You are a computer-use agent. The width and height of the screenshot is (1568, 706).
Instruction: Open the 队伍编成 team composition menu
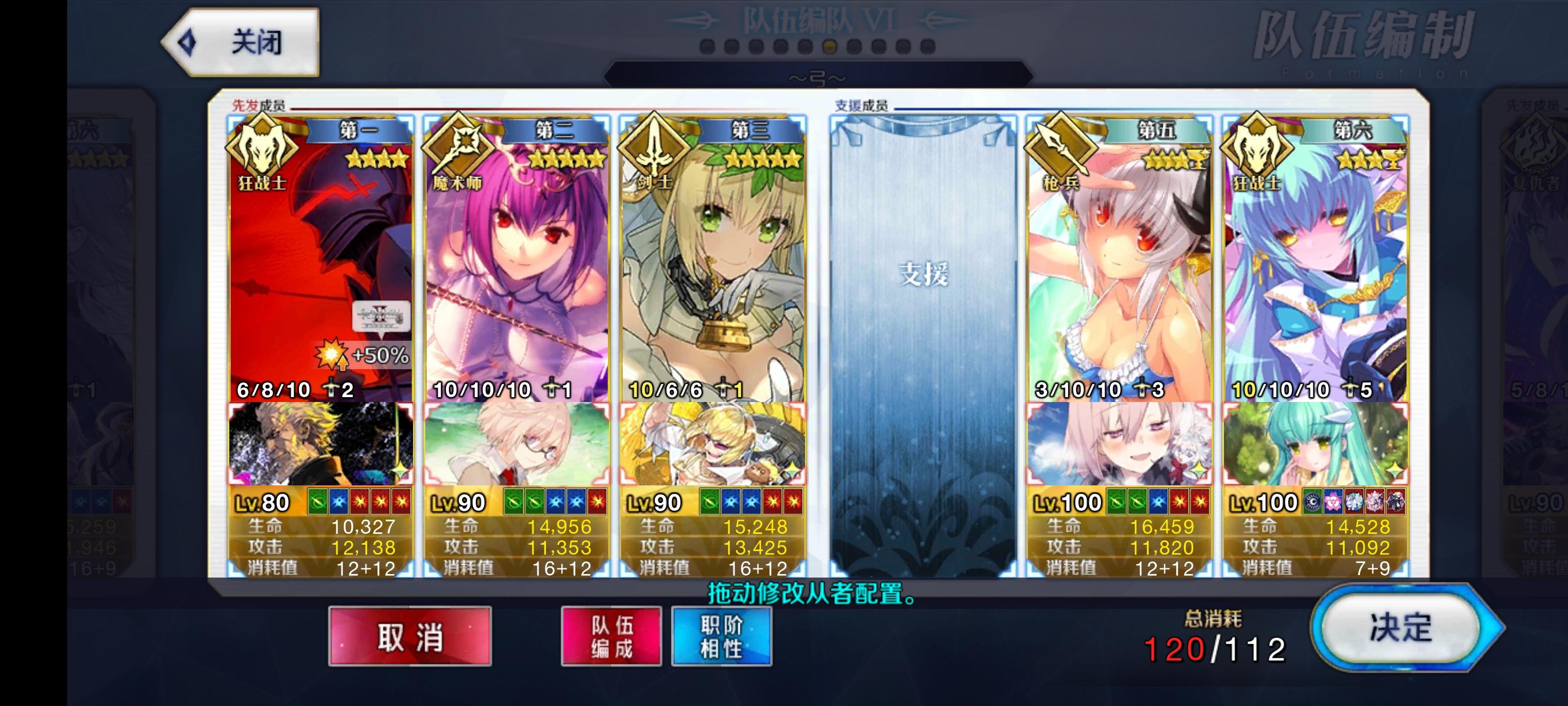[611, 636]
